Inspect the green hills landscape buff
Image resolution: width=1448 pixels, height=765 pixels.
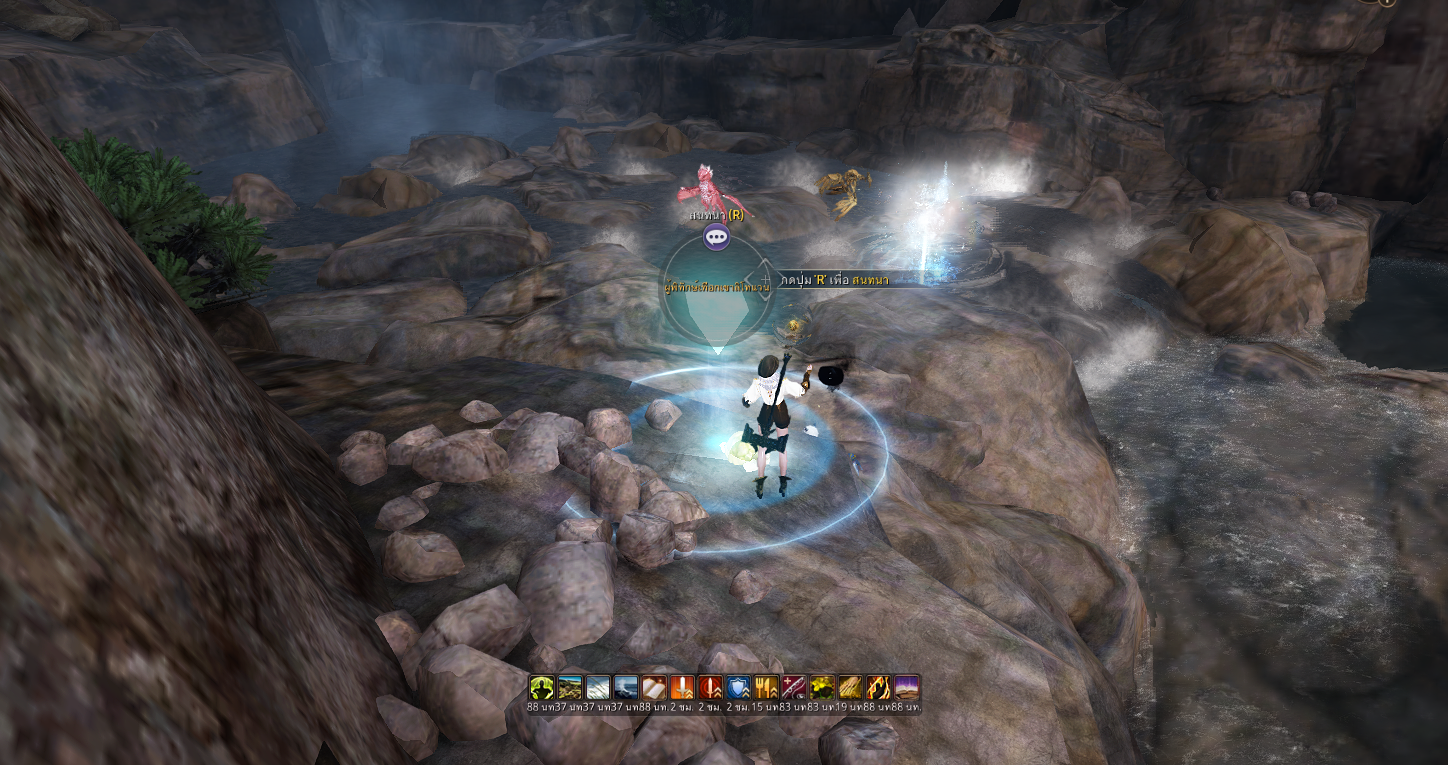570,687
